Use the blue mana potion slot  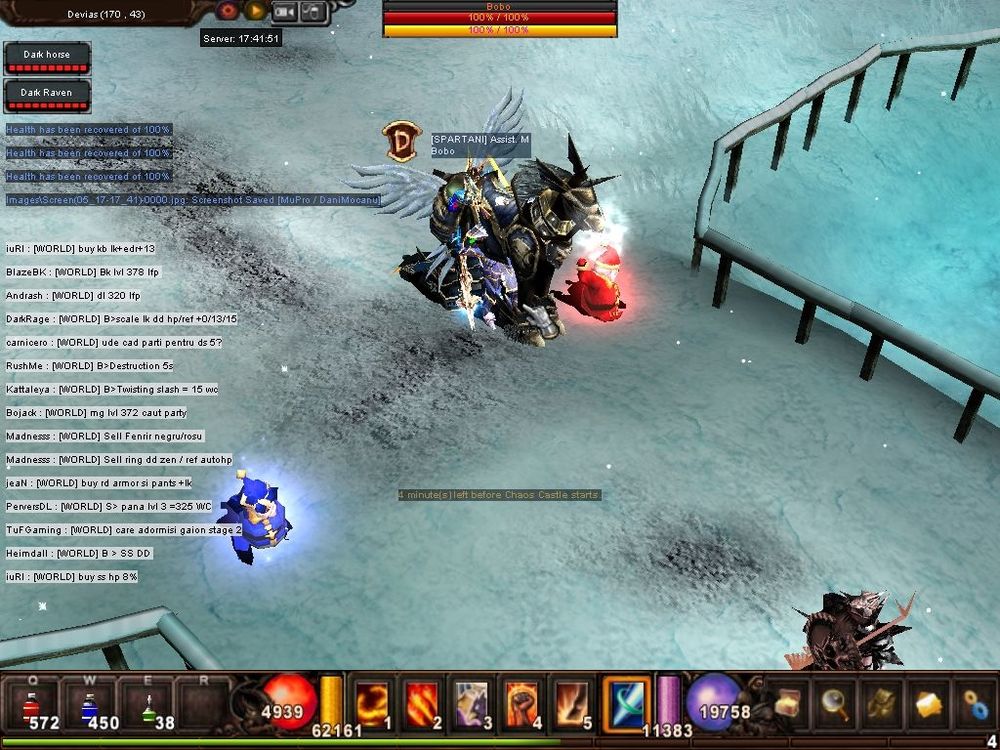[88, 703]
